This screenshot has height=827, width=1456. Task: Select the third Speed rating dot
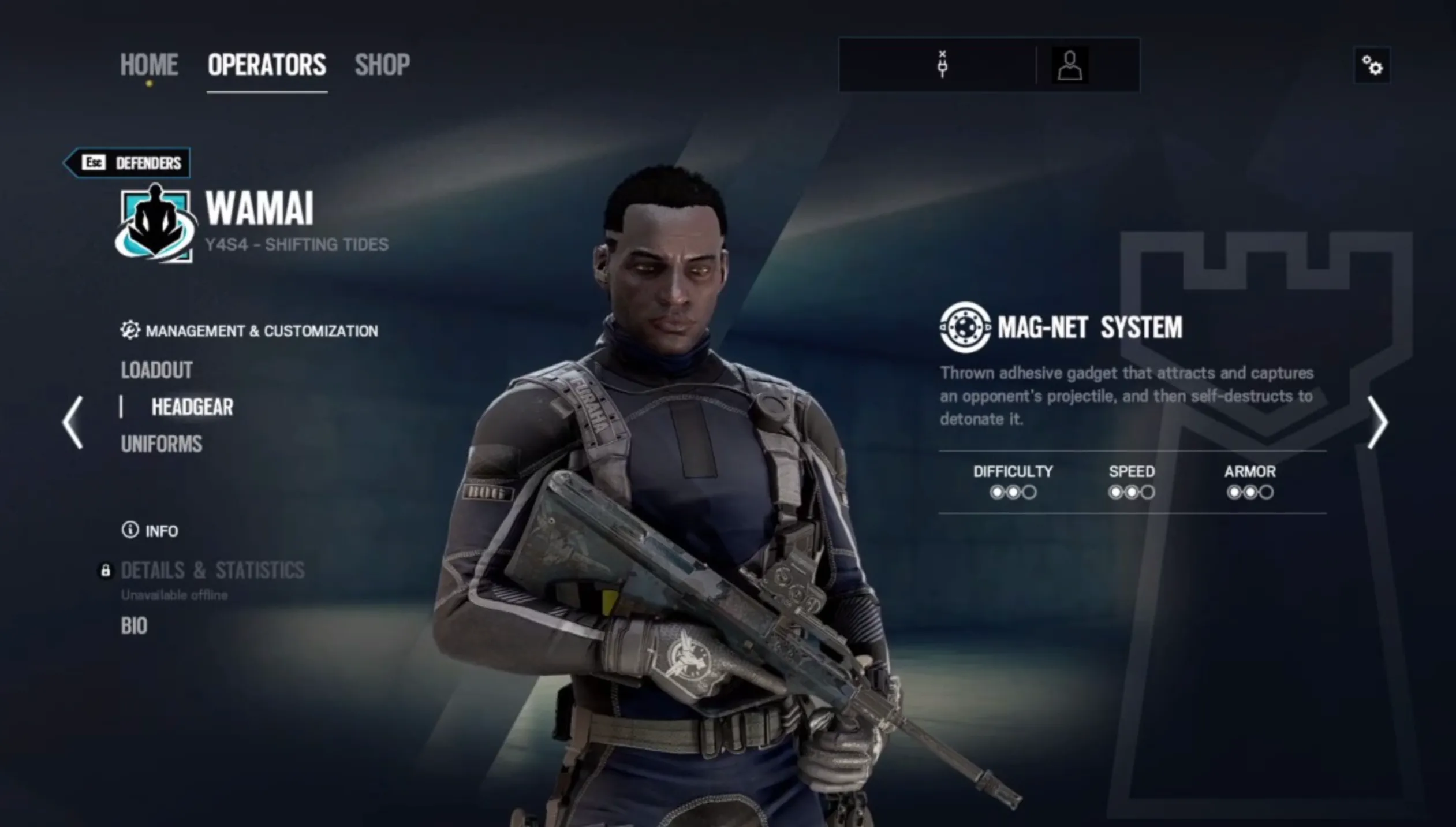(x=1148, y=493)
